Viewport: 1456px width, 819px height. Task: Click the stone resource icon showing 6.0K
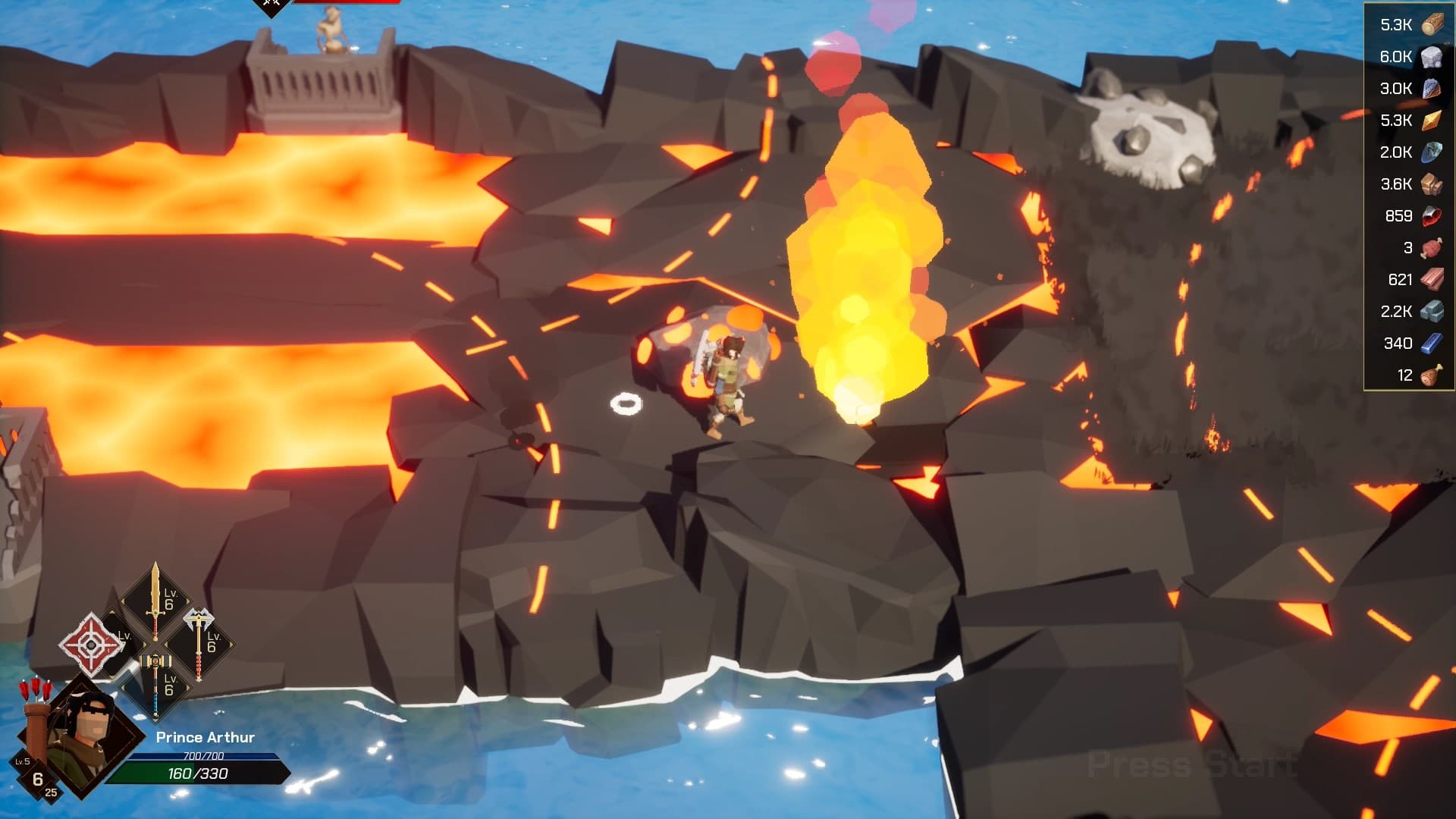1433,55
